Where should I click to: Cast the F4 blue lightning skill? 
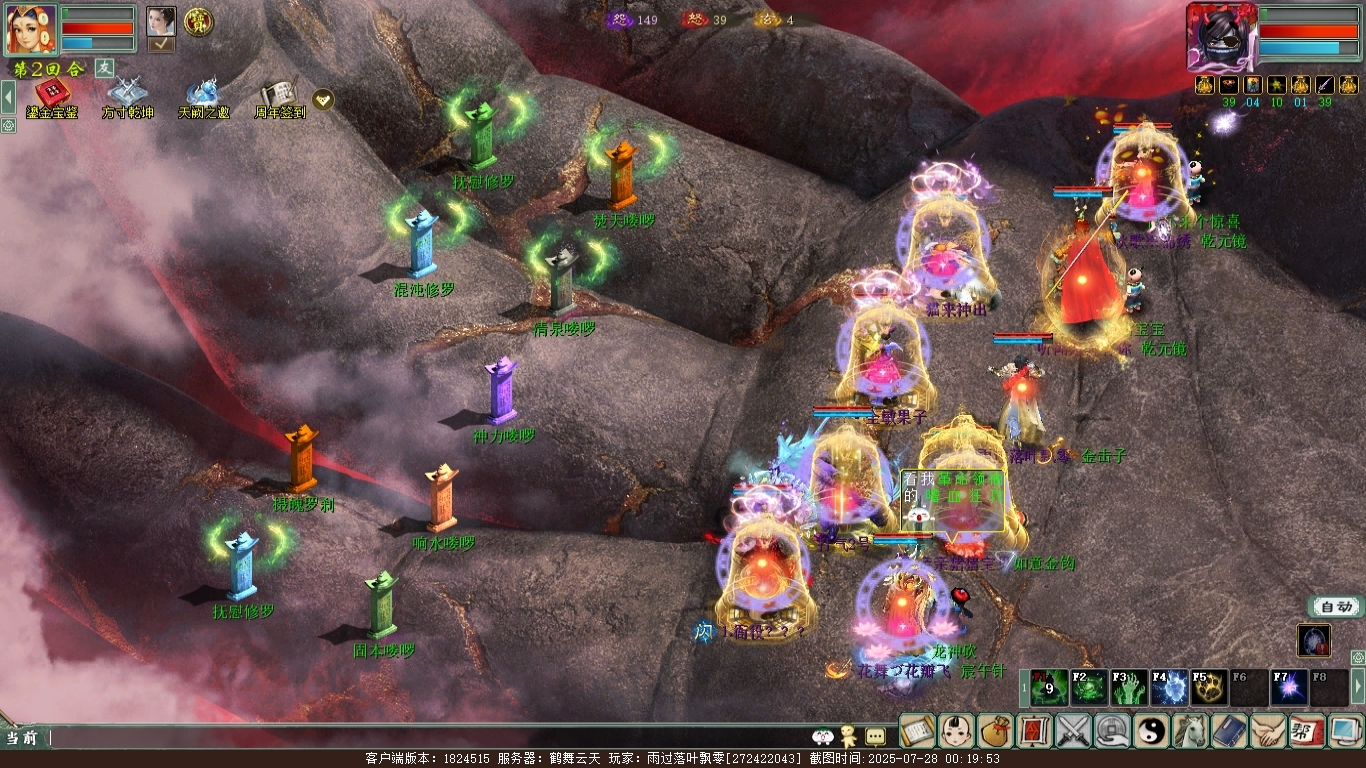tap(1170, 688)
